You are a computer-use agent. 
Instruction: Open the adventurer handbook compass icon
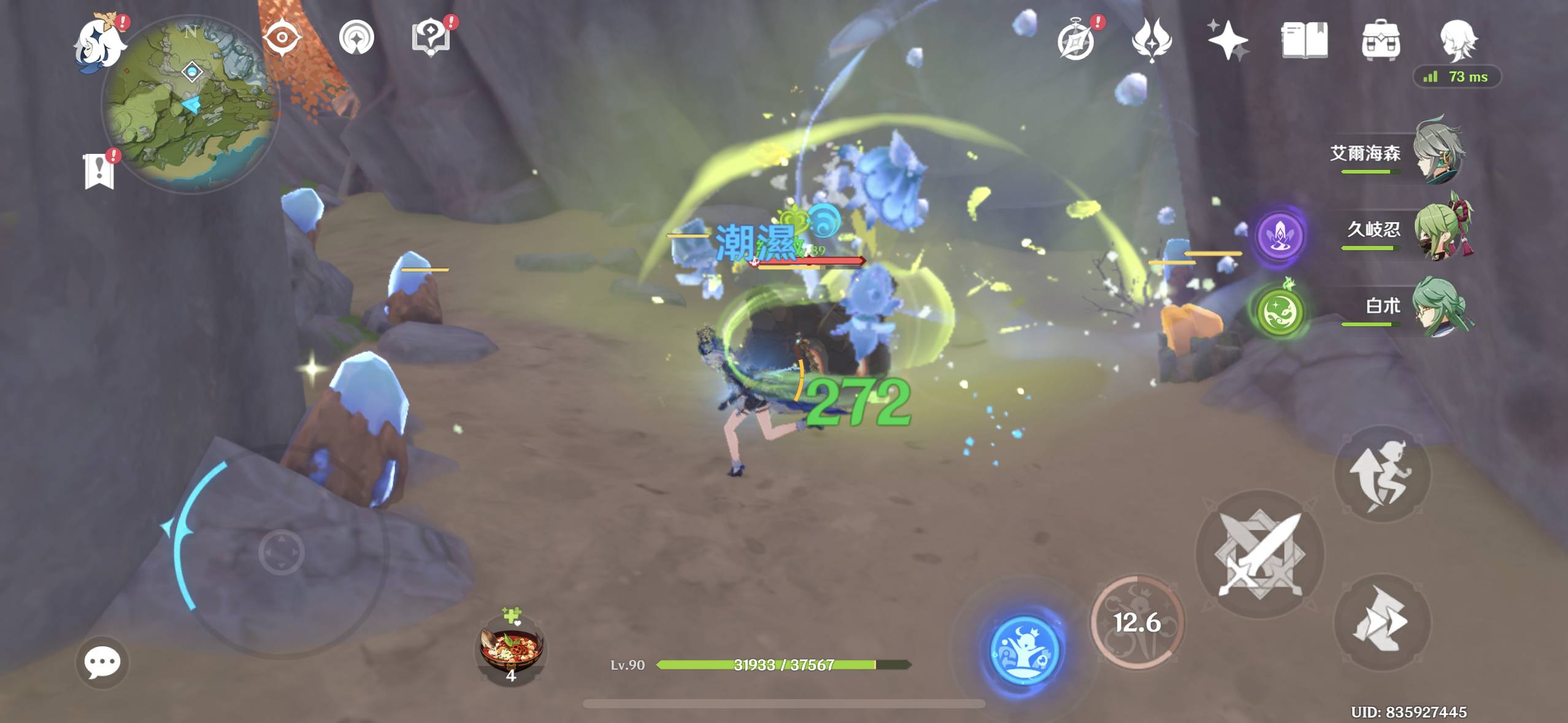(x=1076, y=41)
